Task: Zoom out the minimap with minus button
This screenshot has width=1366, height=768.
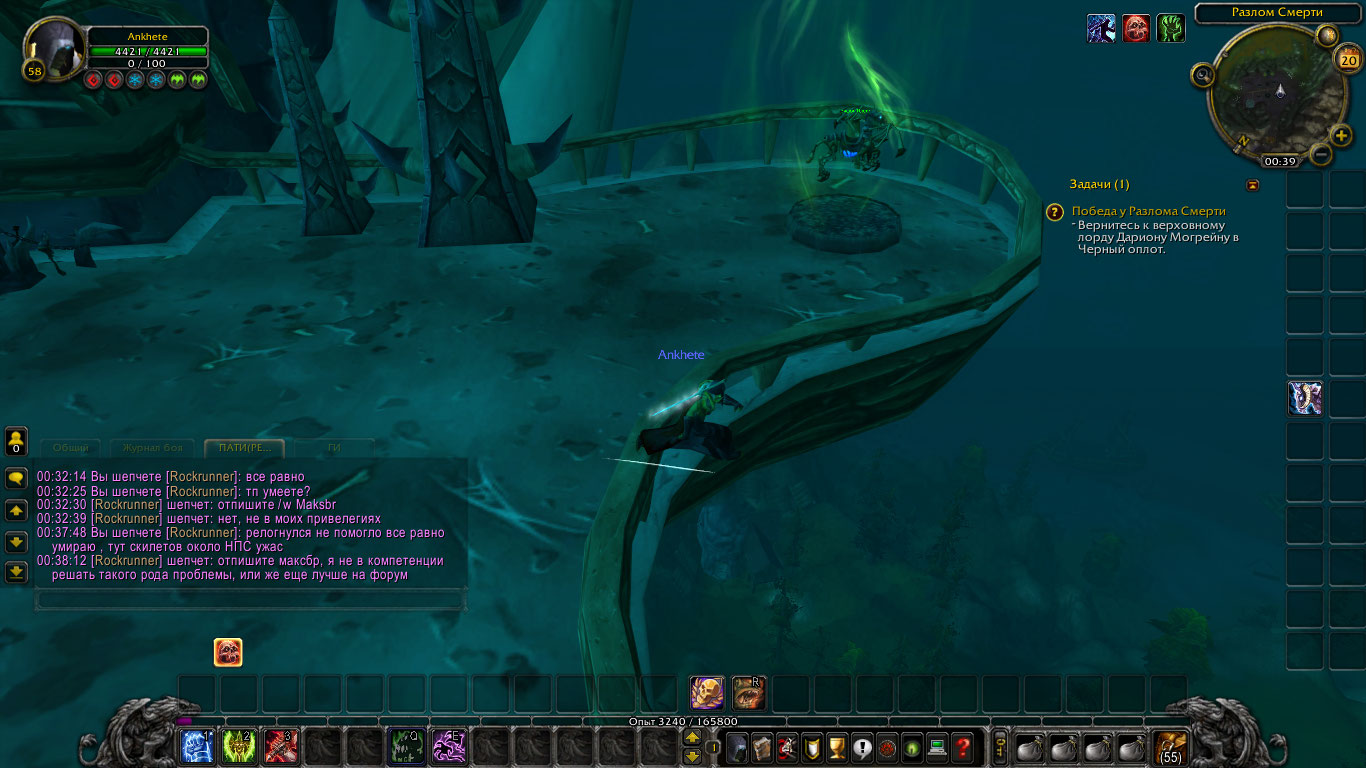Action: click(x=1321, y=155)
